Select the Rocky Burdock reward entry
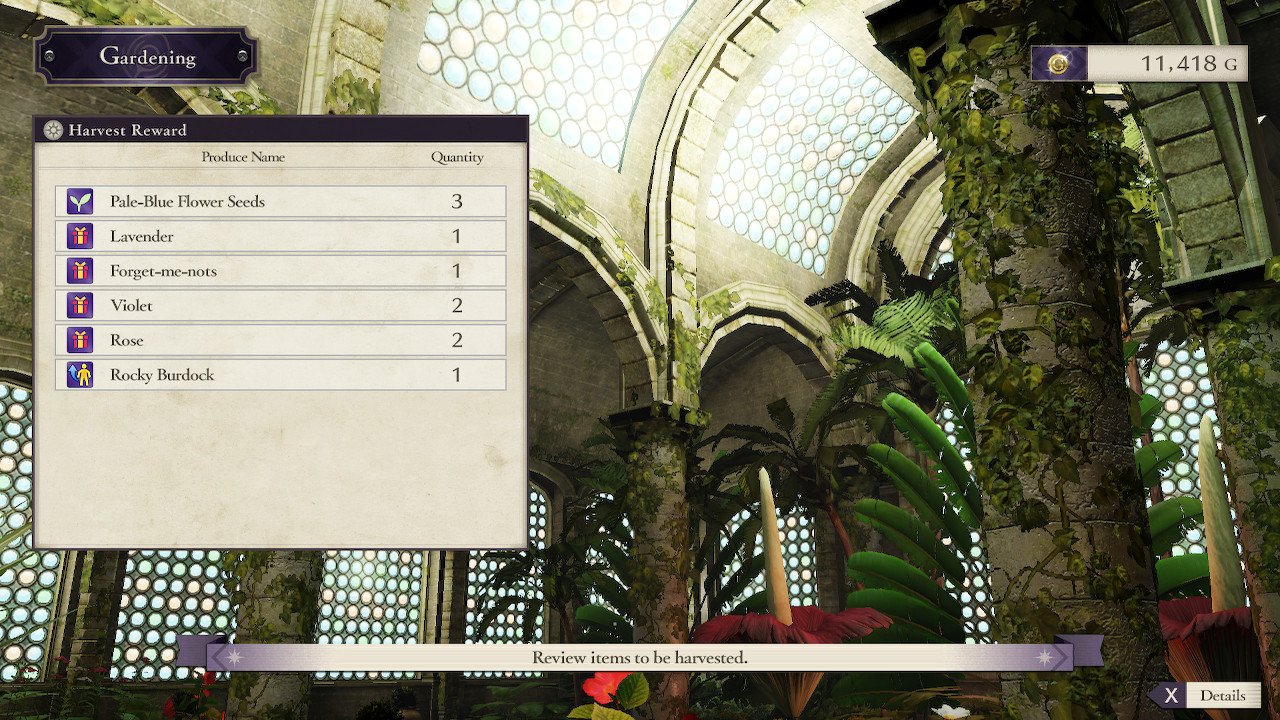The height and width of the screenshot is (720, 1280). tap(280, 375)
